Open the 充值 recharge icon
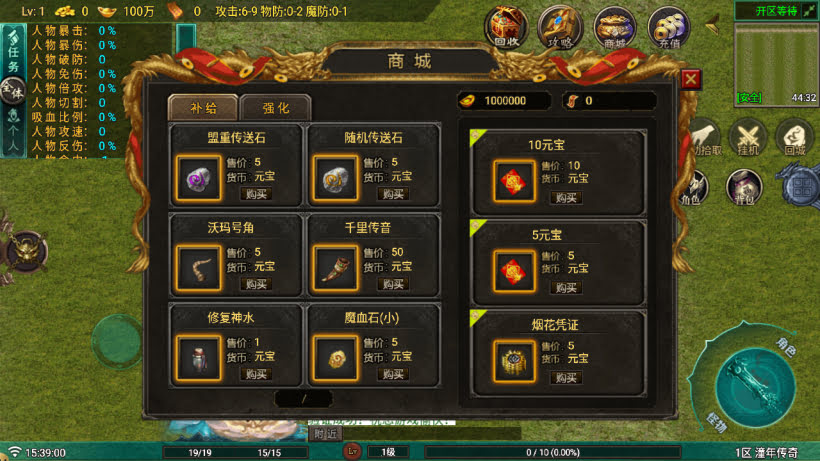 click(668, 28)
